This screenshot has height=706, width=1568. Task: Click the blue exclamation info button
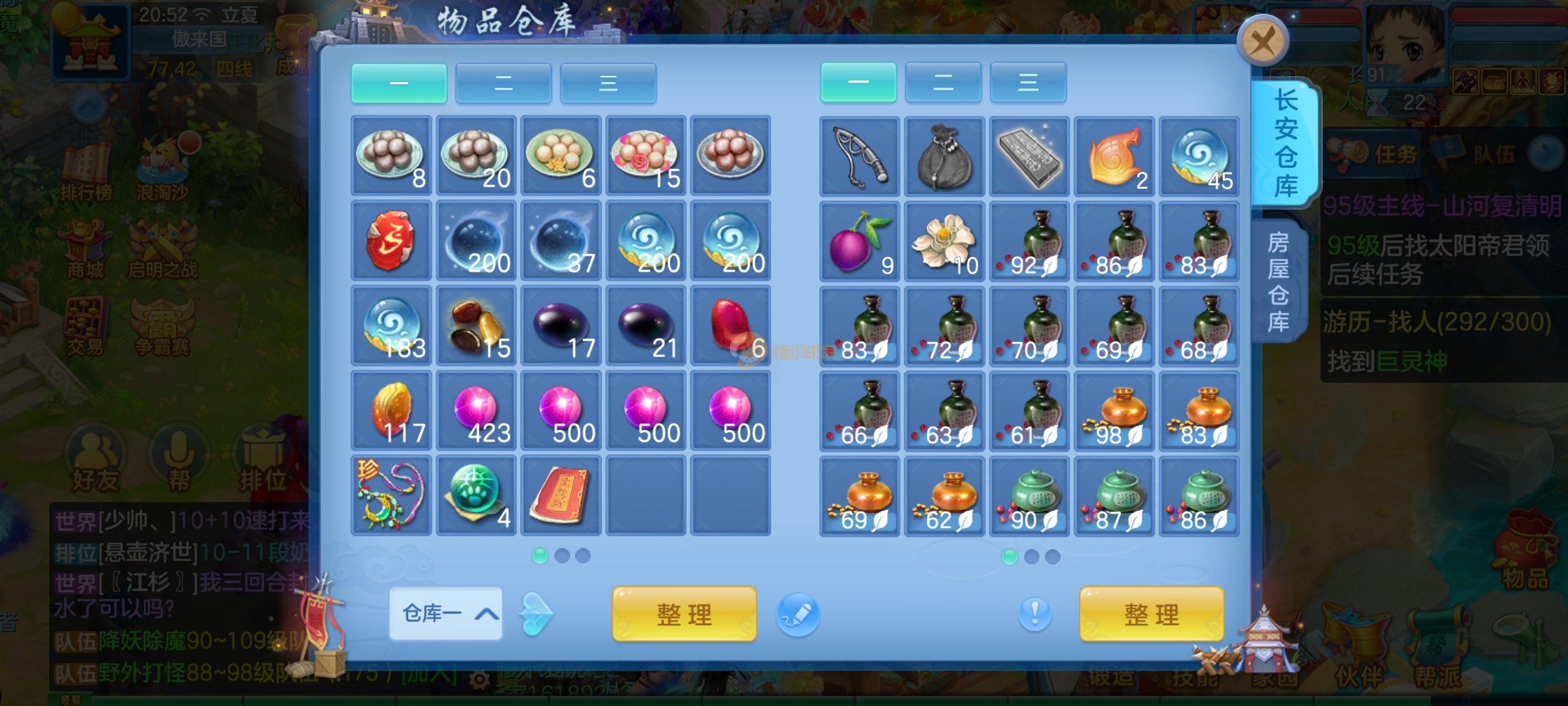[1034, 613]
